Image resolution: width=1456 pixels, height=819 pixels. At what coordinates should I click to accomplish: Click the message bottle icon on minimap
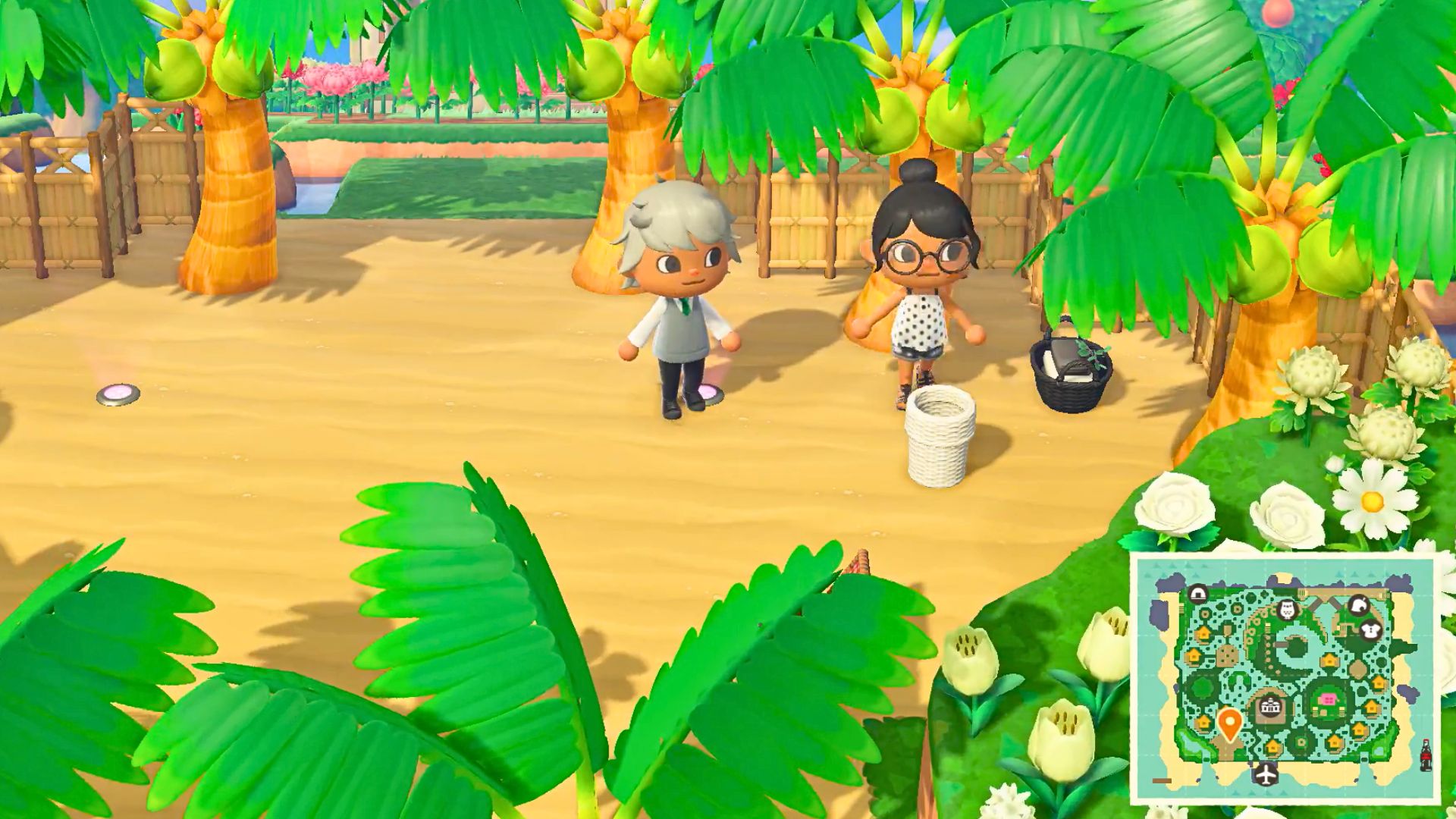1426,756
